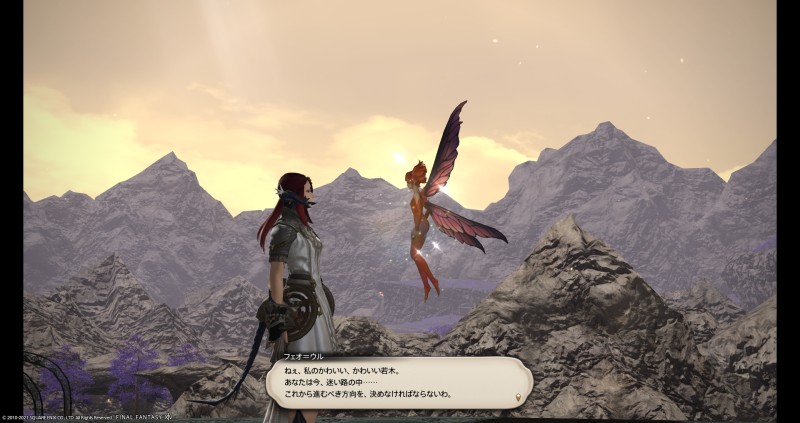
Task: Click the dialogue continue arrow indicator
Action: [x=517, y=397]
